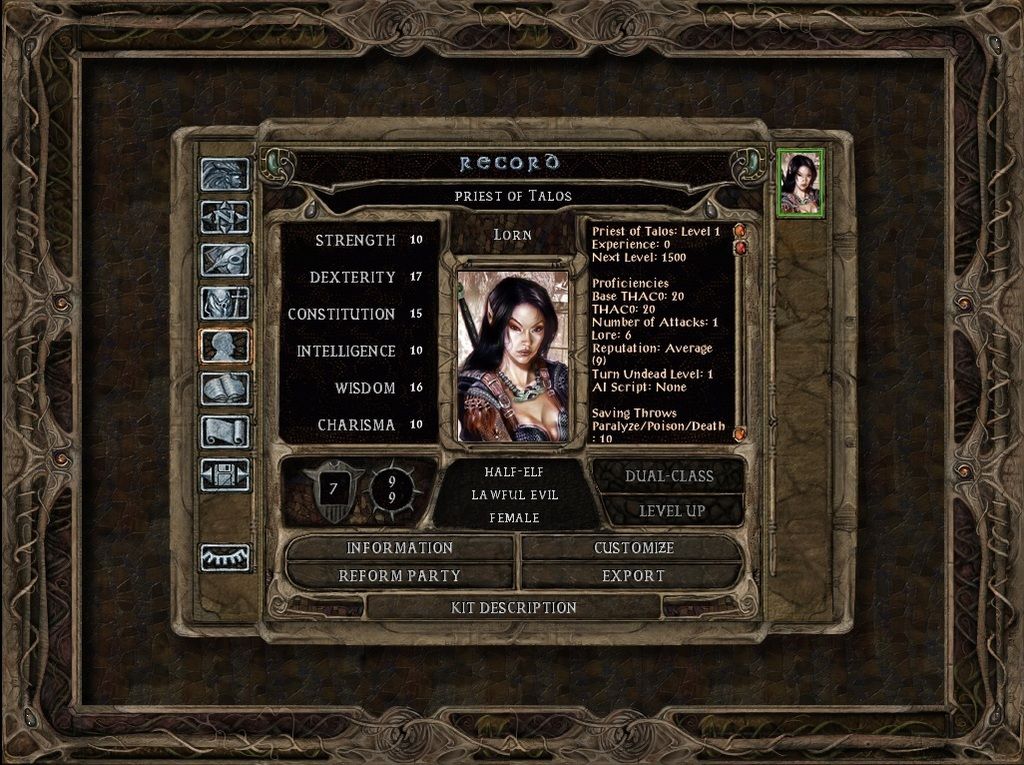1024x765 pixels.
Task: Rest the party with the closed-eye icon
Action: 225,557
